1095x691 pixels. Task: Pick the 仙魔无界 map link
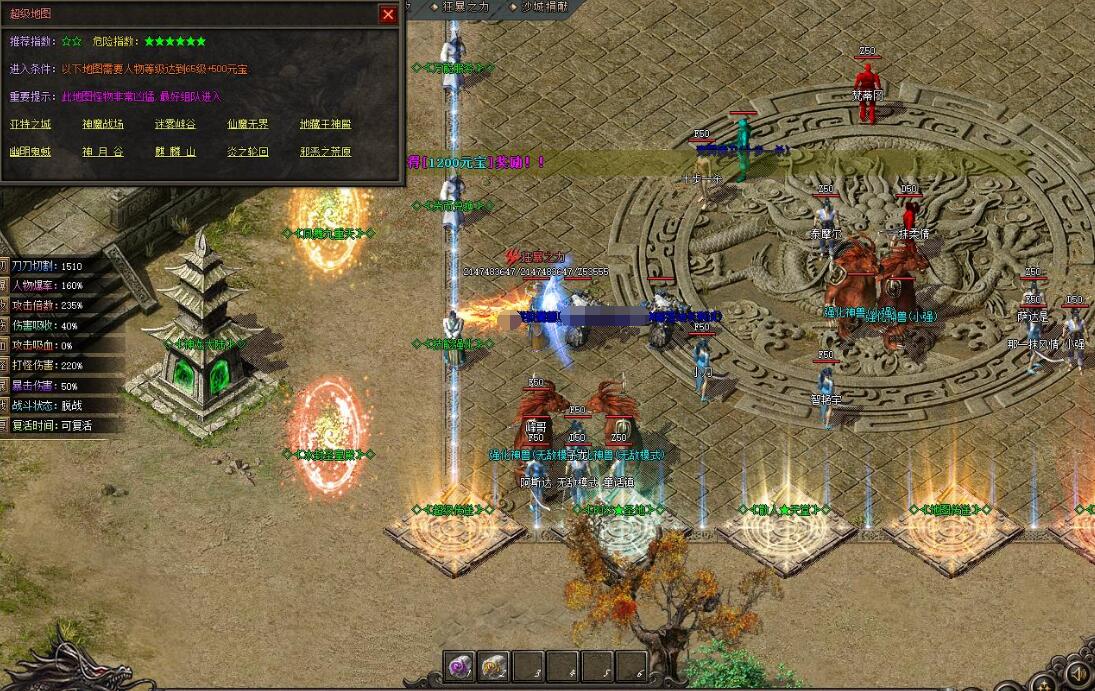point(247,125)
